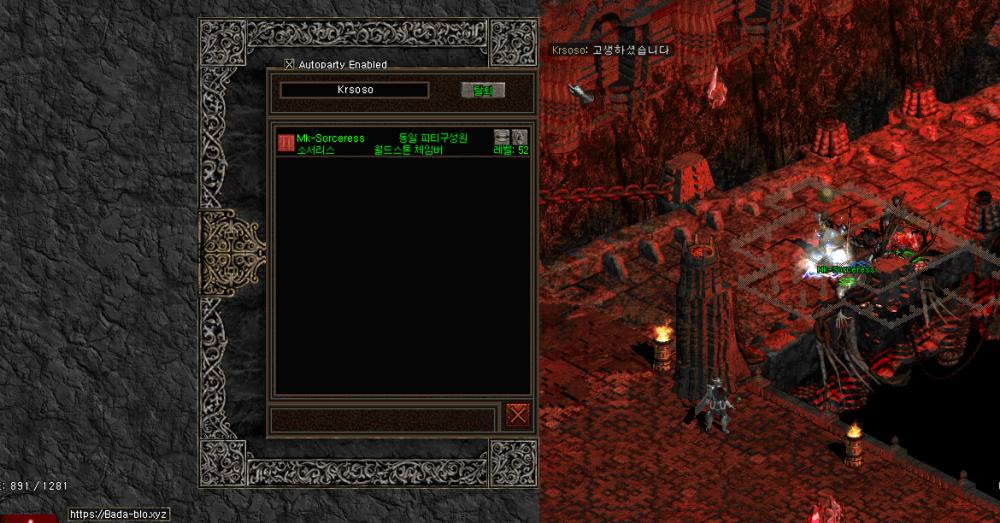This screenshot has height=523, width=1000.
Task: Click the lips icon on Mk-Sorceress row
Action: point(502,136)
